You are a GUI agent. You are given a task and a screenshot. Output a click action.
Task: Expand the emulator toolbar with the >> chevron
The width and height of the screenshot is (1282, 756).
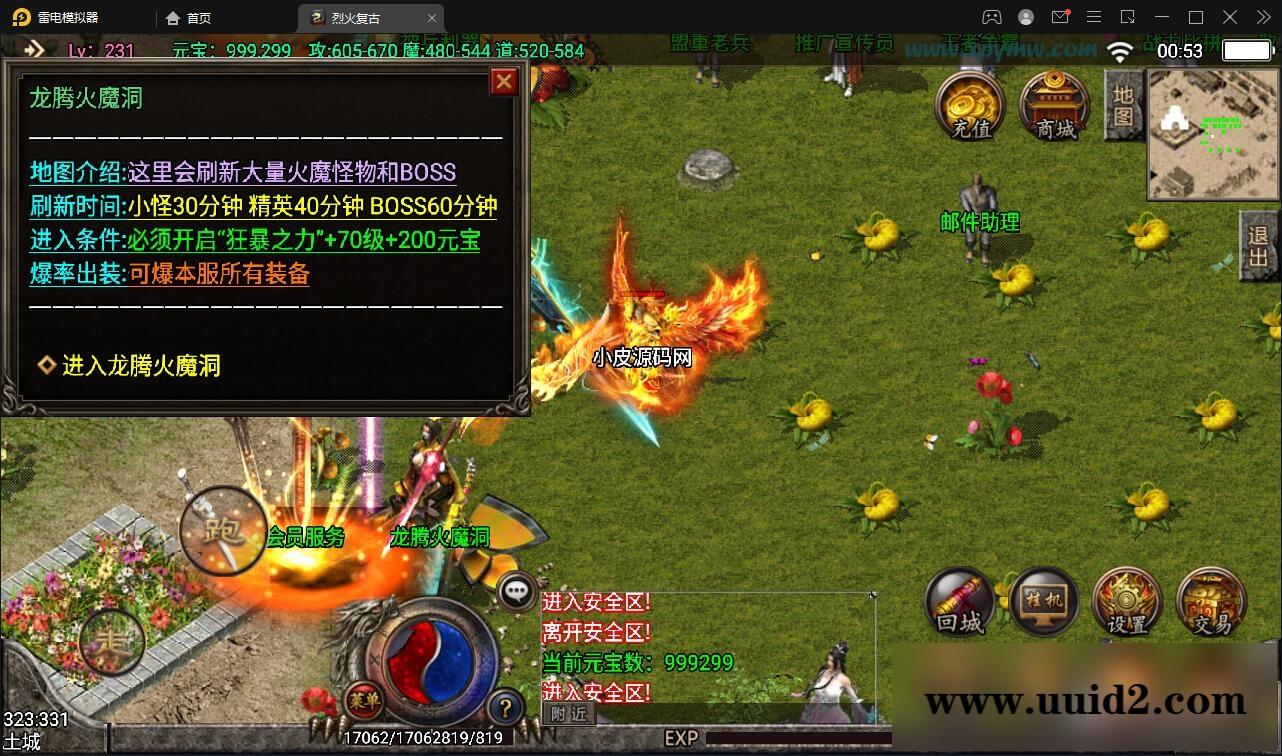click(x=1263, y=17)
